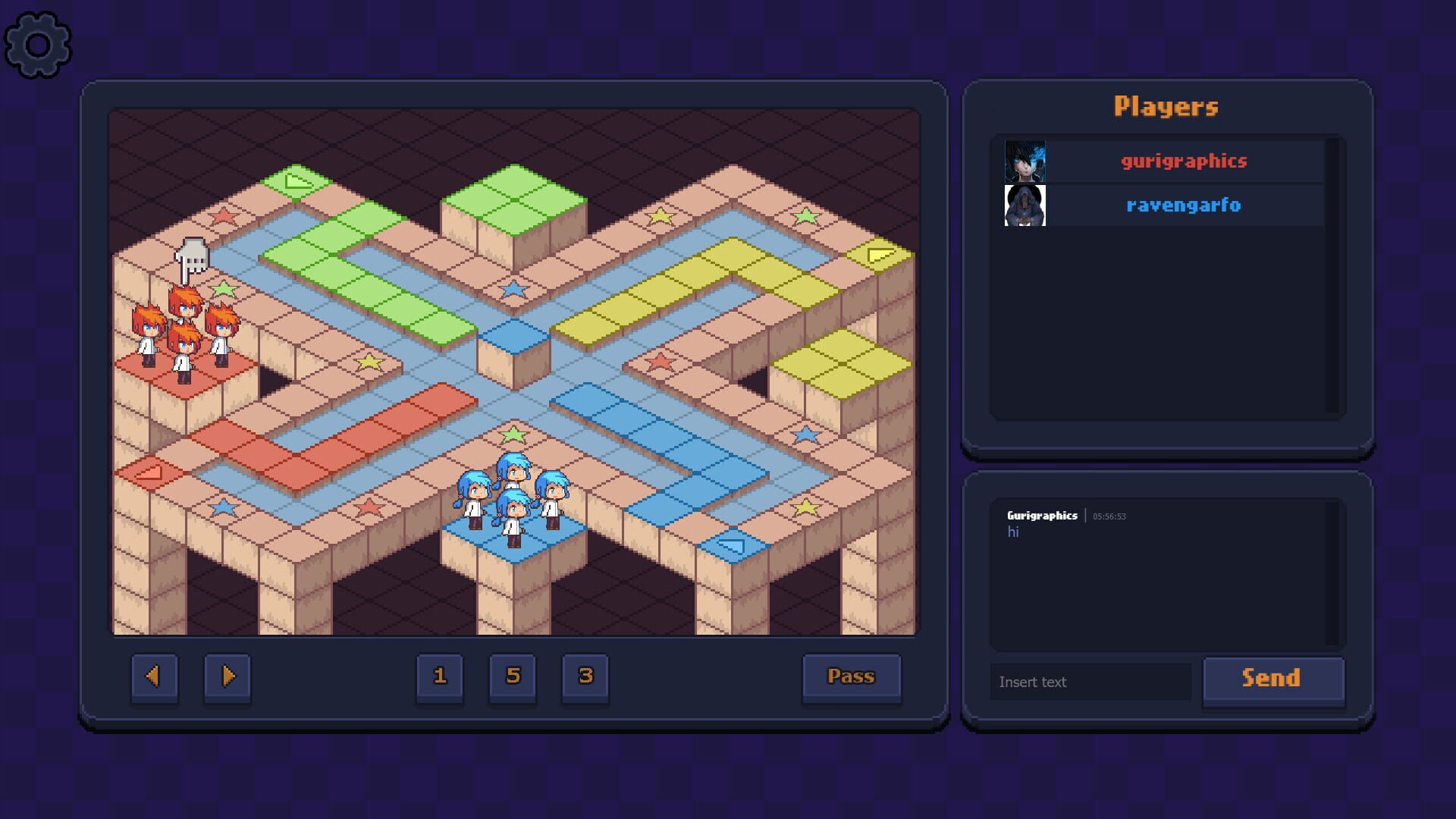1456x819 pixels.
Task: Click ravengarfo's hooded avatar portrait
Action: coord(1025,204)
